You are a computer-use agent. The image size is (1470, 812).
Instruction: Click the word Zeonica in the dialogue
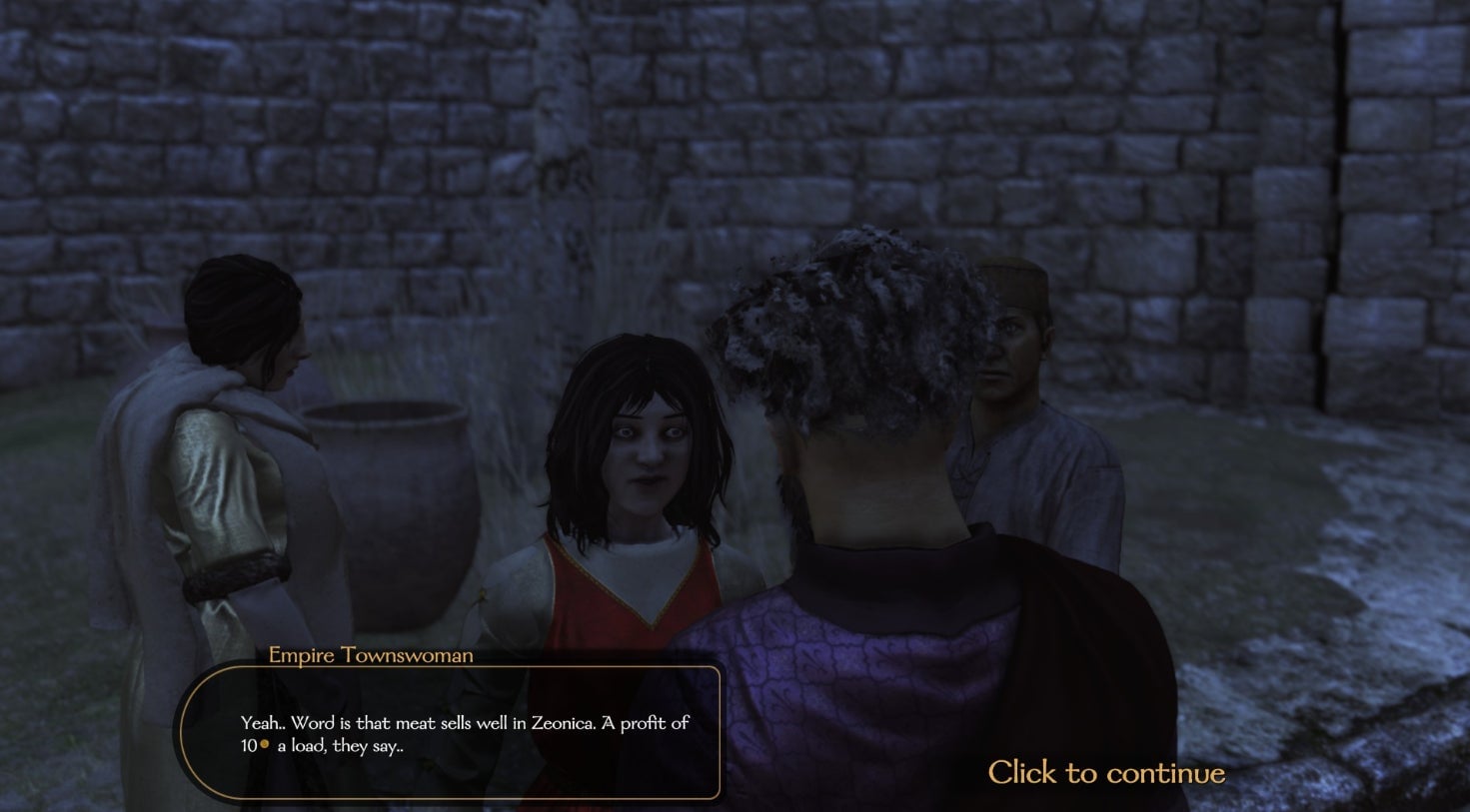tap(560, 723)
